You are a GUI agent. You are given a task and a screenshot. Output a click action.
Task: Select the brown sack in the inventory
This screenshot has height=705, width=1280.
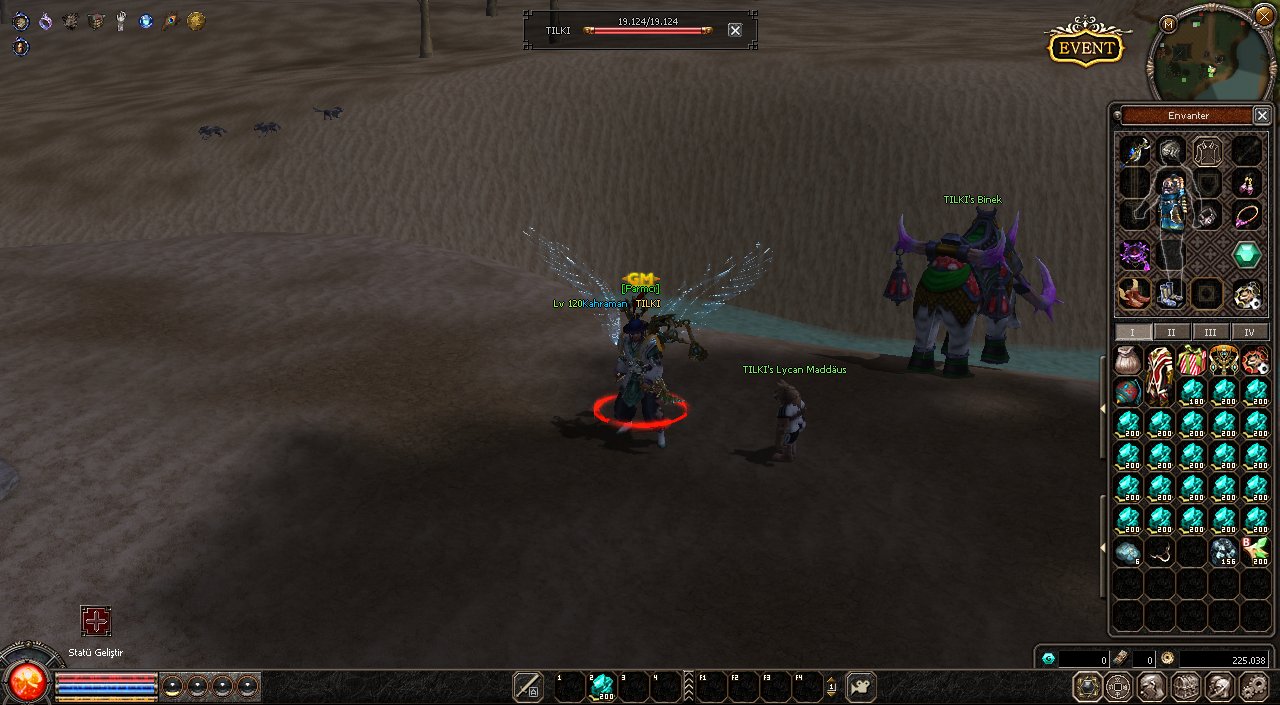(x=1128, y=360)
